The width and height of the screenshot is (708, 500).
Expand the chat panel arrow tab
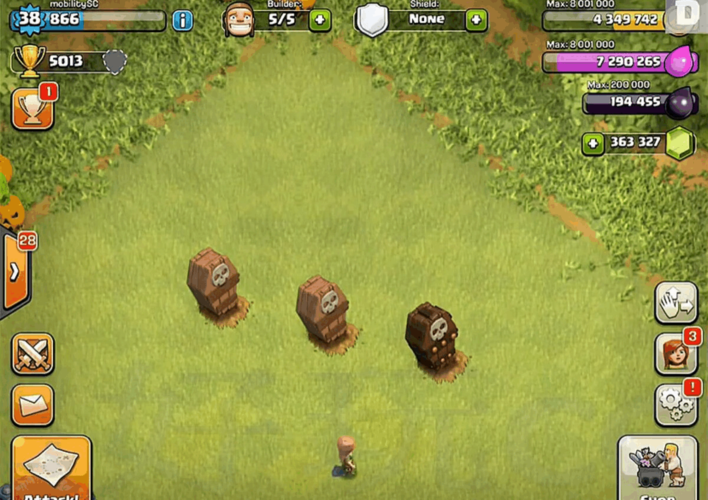(15, 272)
